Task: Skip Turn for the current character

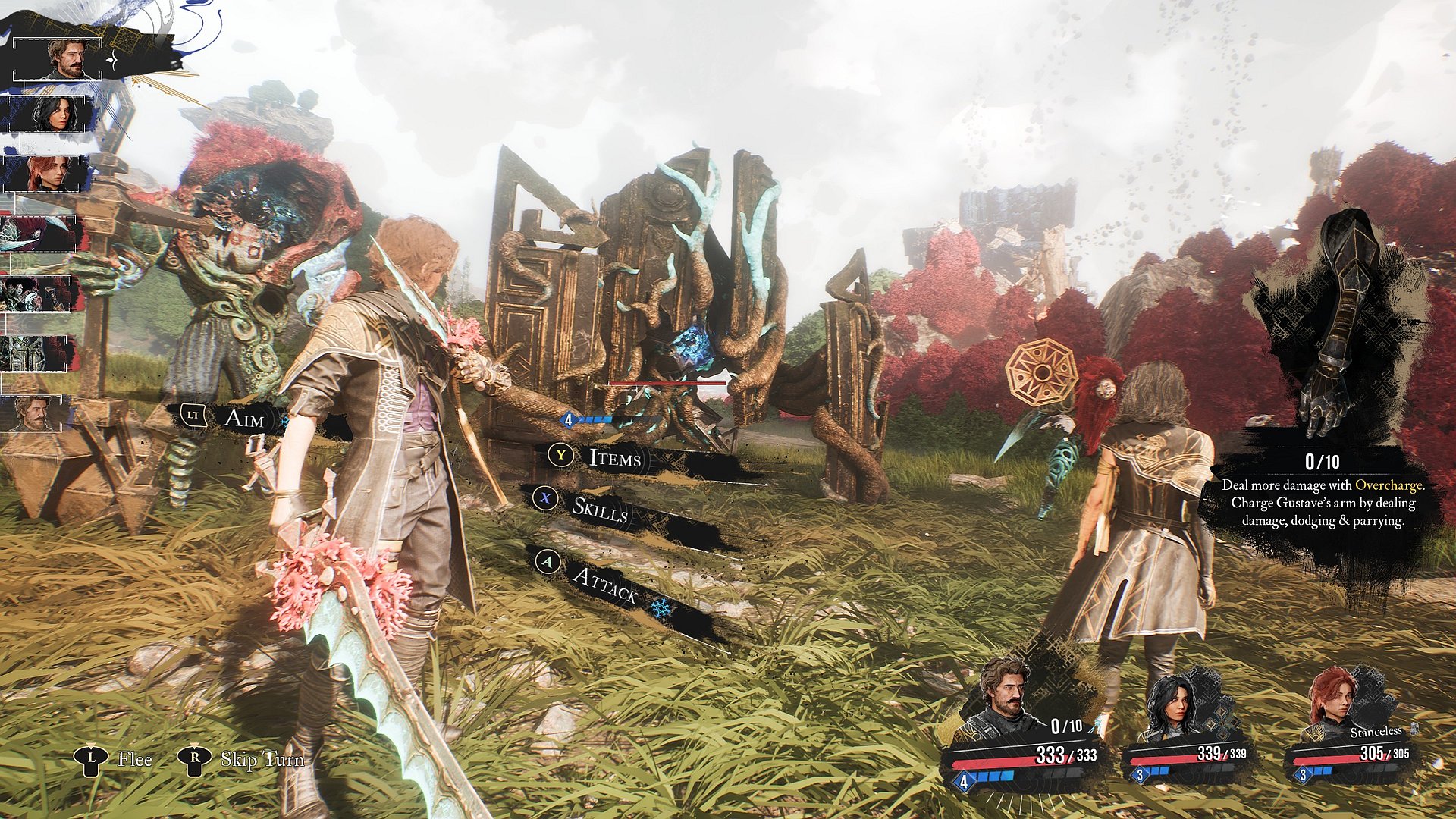Action: coord(262,759)
